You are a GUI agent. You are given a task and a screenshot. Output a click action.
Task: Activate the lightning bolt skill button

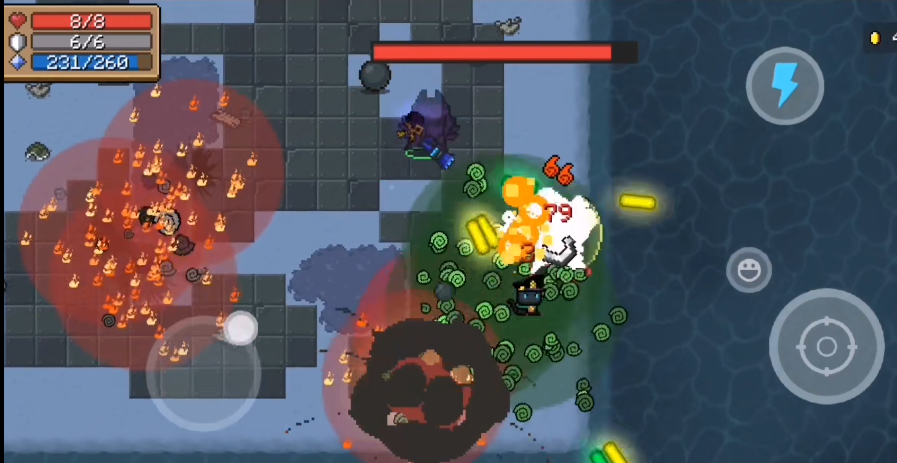click(785, 85)
